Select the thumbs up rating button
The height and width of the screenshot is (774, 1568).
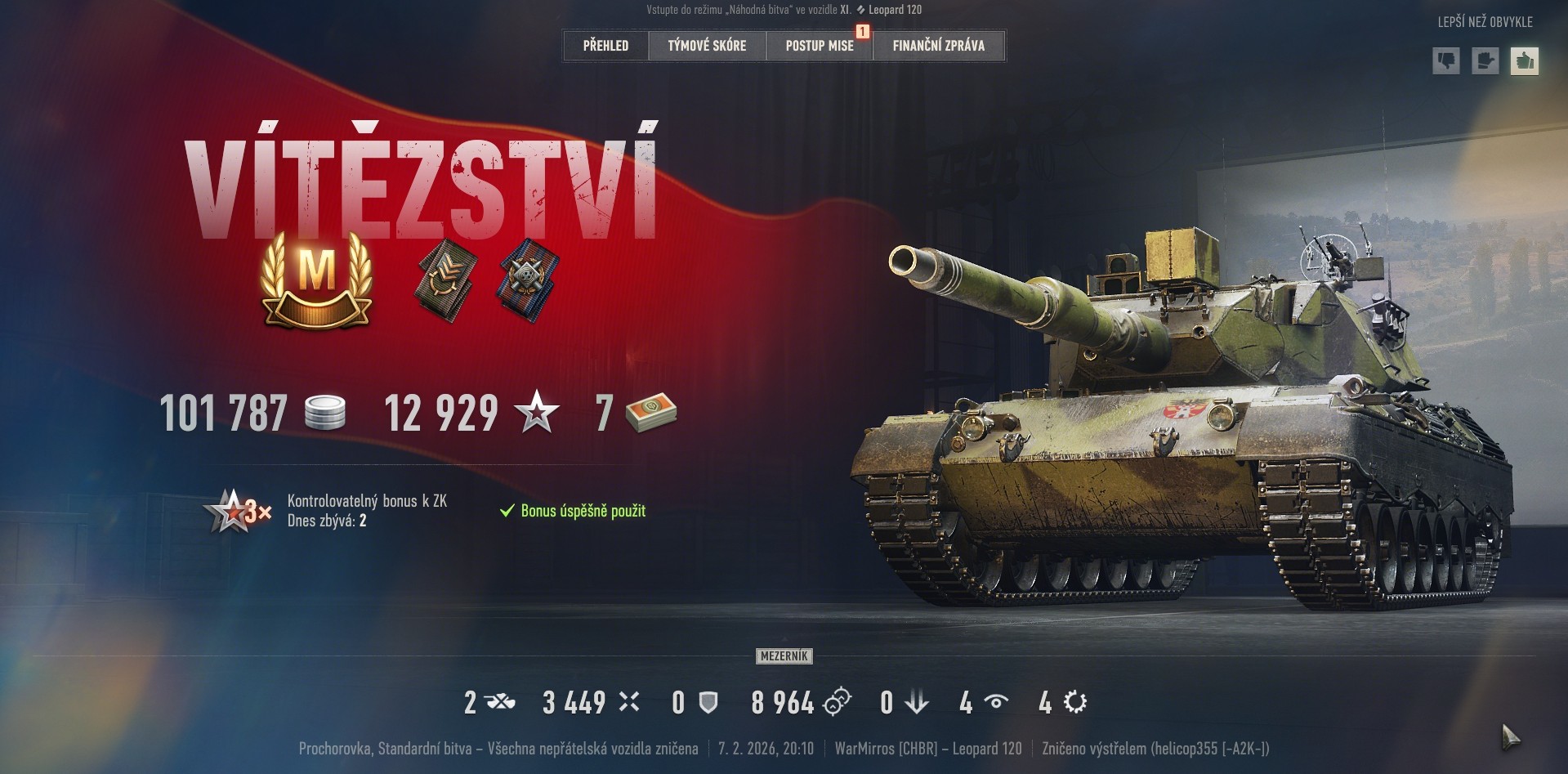coord(1524,61)
